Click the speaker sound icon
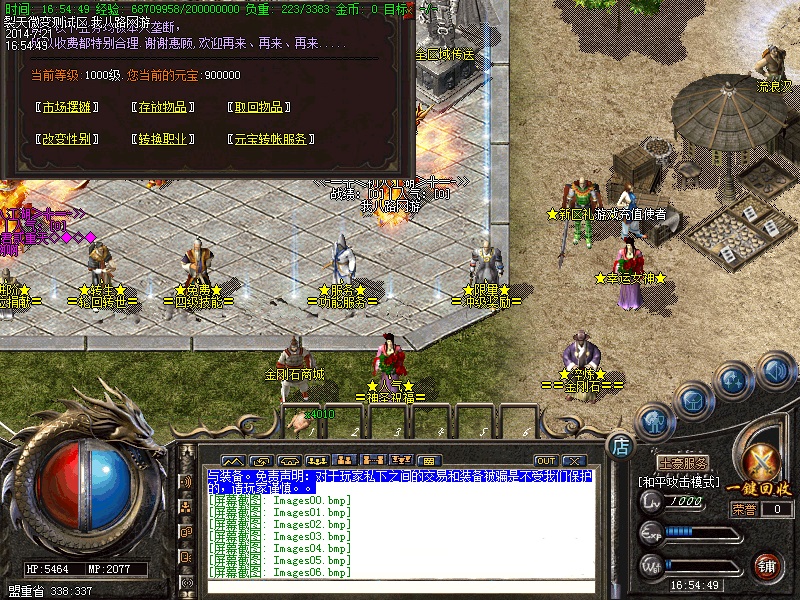Screen dimensions: 800x600 point(776,372)
